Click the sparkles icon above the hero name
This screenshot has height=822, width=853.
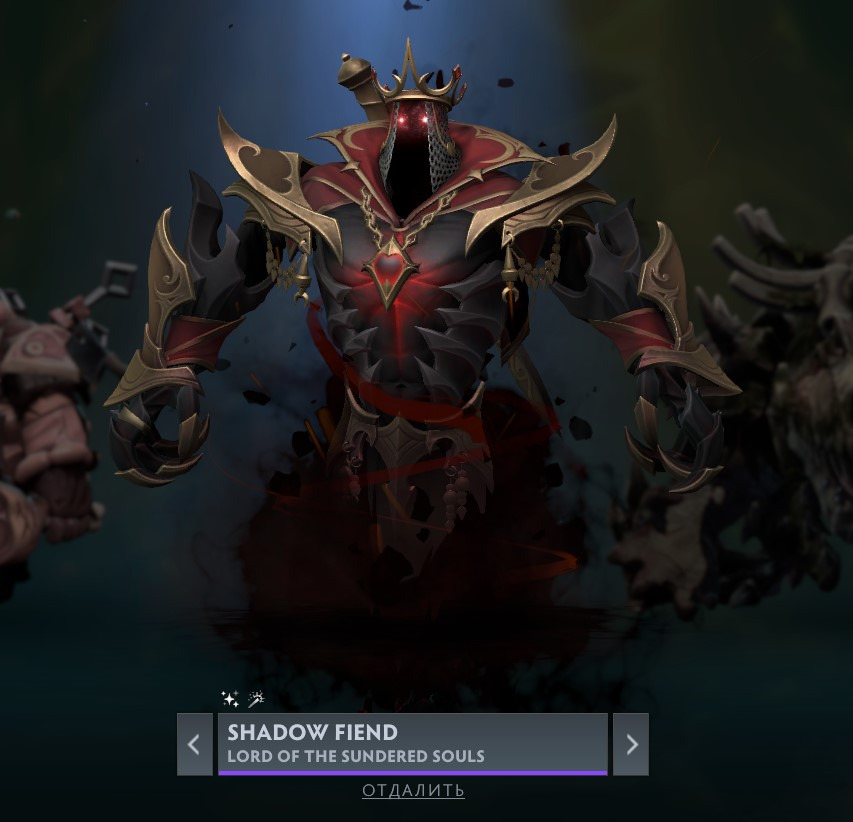coord(230,699)
